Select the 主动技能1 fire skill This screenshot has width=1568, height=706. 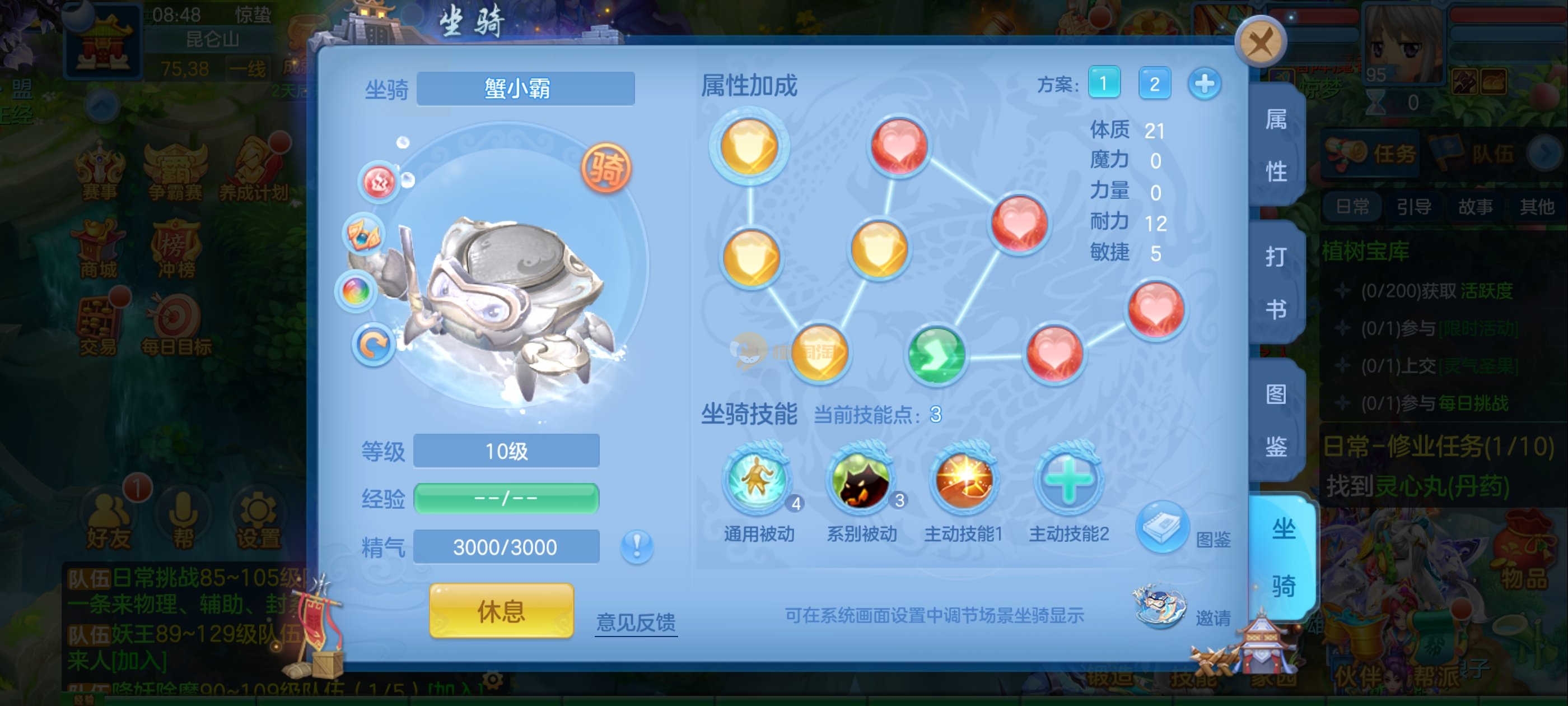pos(964,480)
